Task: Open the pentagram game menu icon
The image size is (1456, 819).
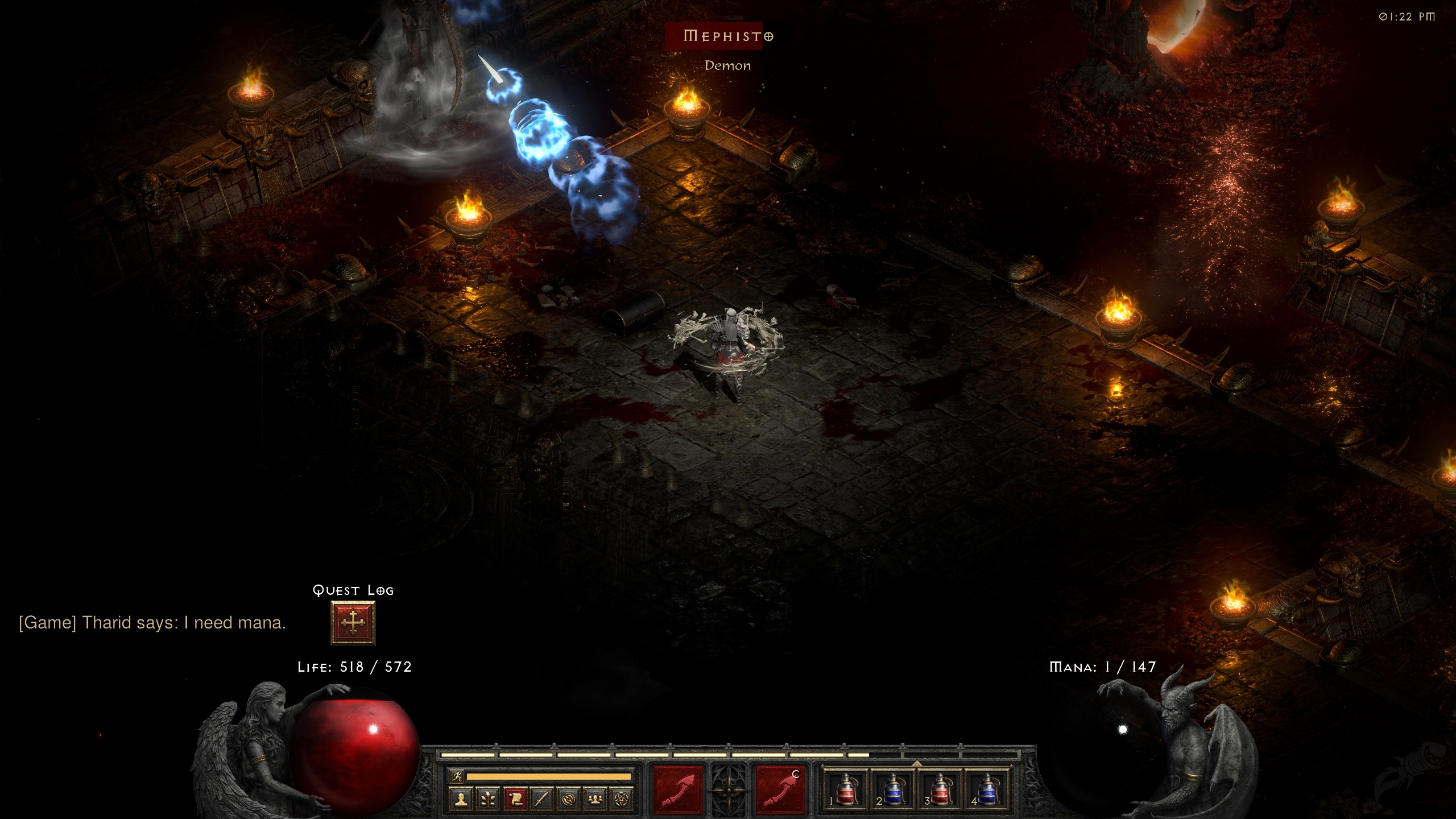Action: tap(622, 800)
